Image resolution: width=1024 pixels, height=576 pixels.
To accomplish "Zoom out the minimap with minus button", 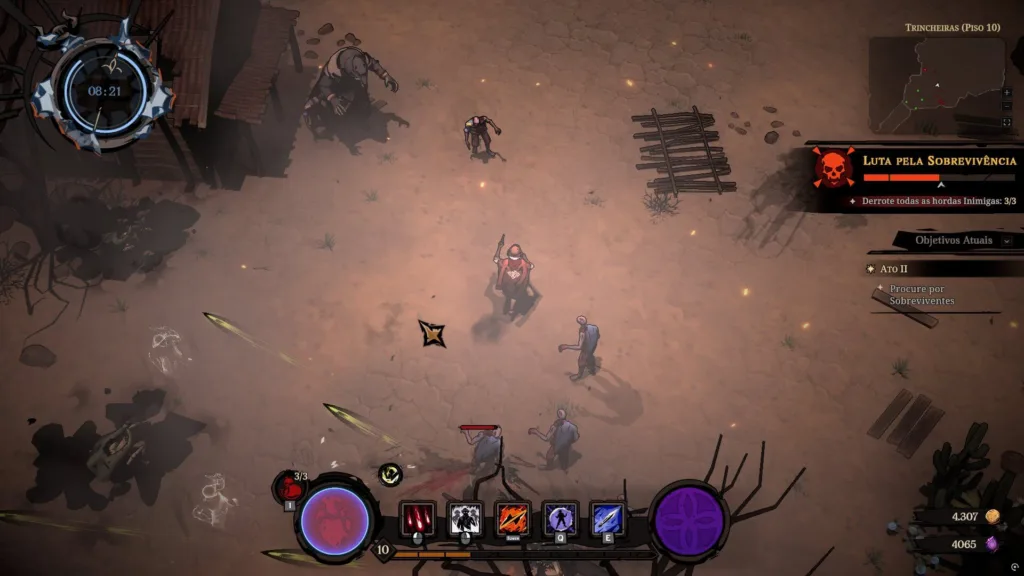I will click(1006, 106).
